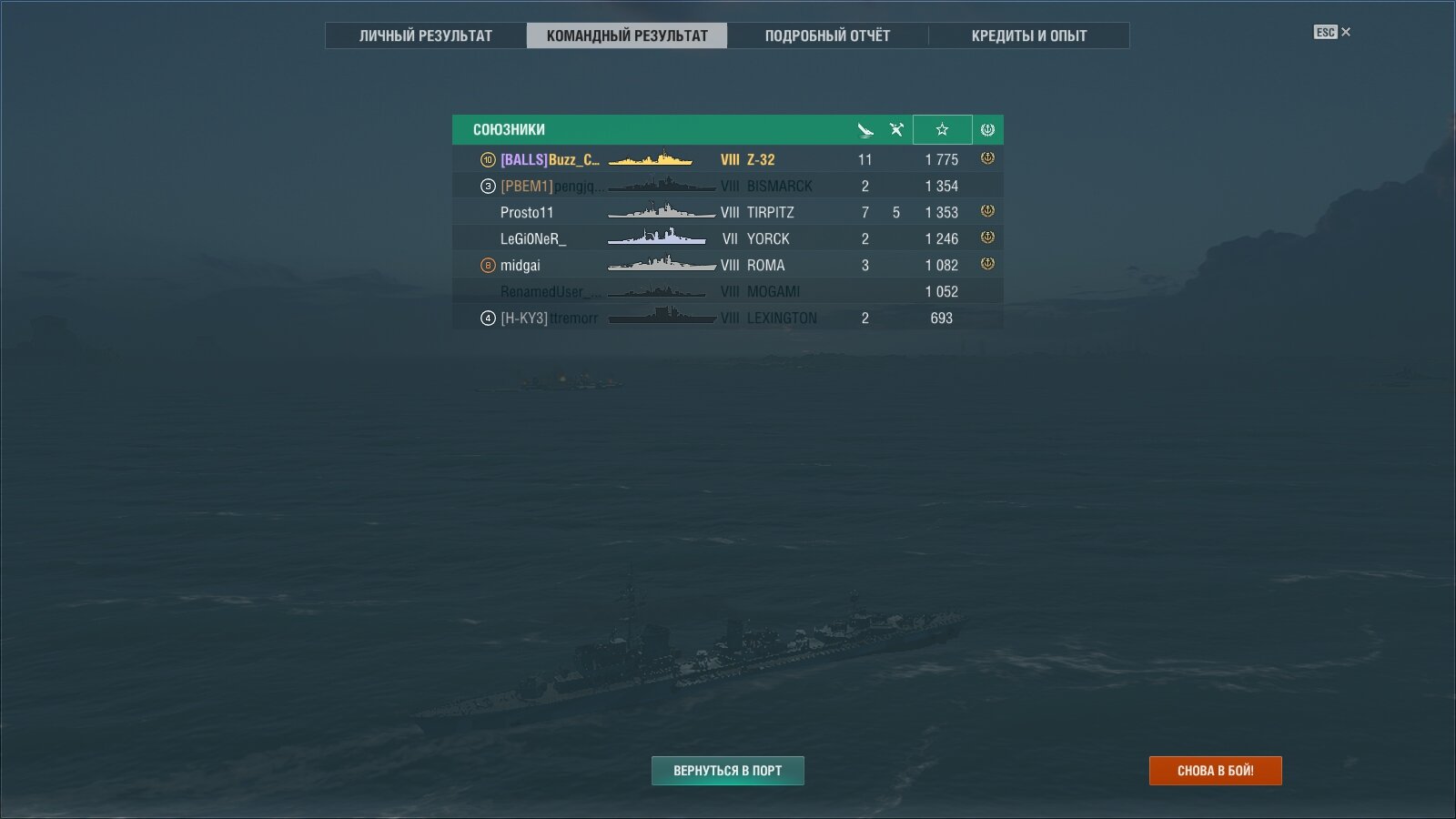Choose Prosto11's Tirpitz row
Image resolution: width=1456 pixels, height=819 pixels.
pos(727,212)
